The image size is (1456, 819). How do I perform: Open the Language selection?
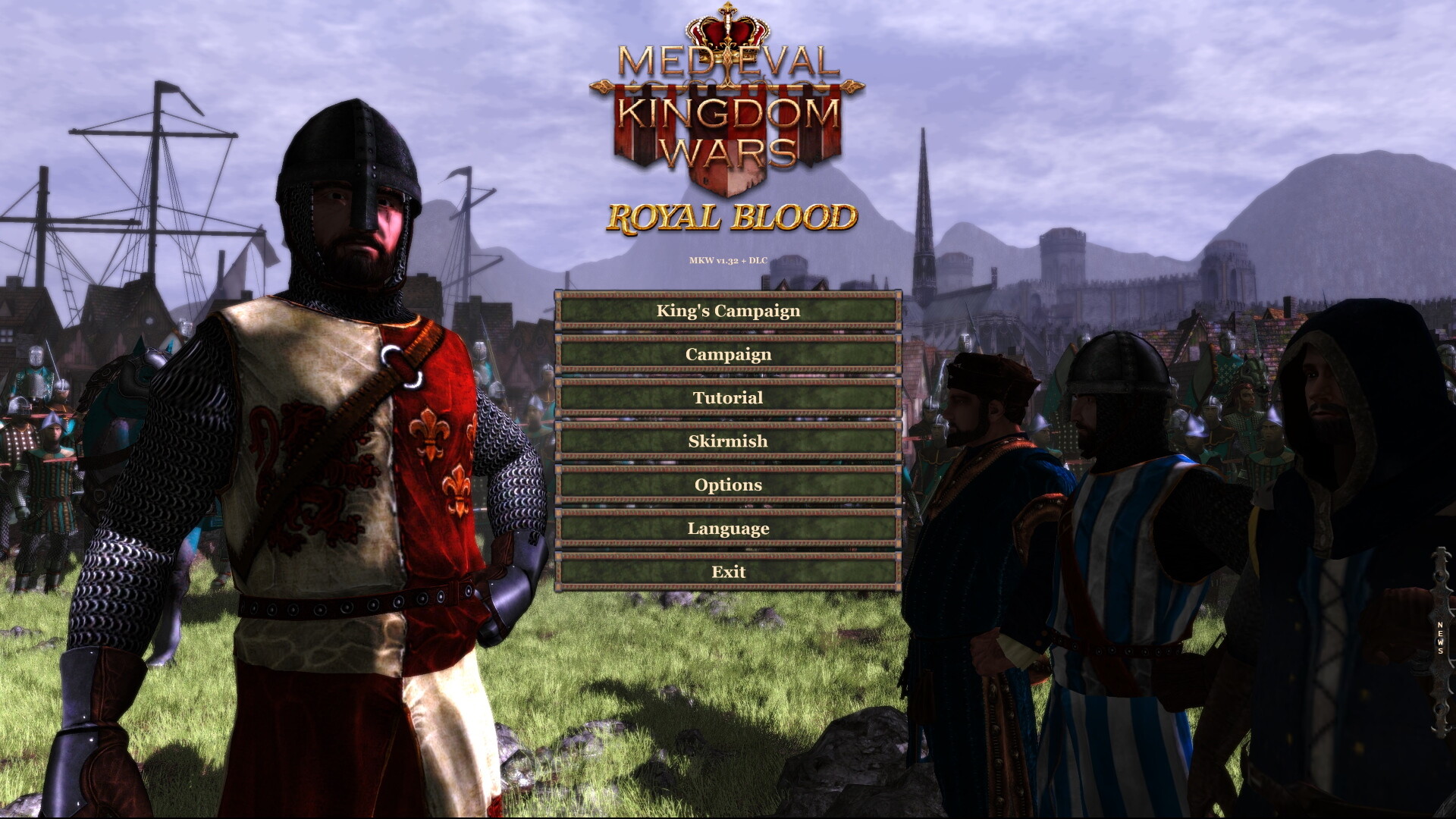728,528
